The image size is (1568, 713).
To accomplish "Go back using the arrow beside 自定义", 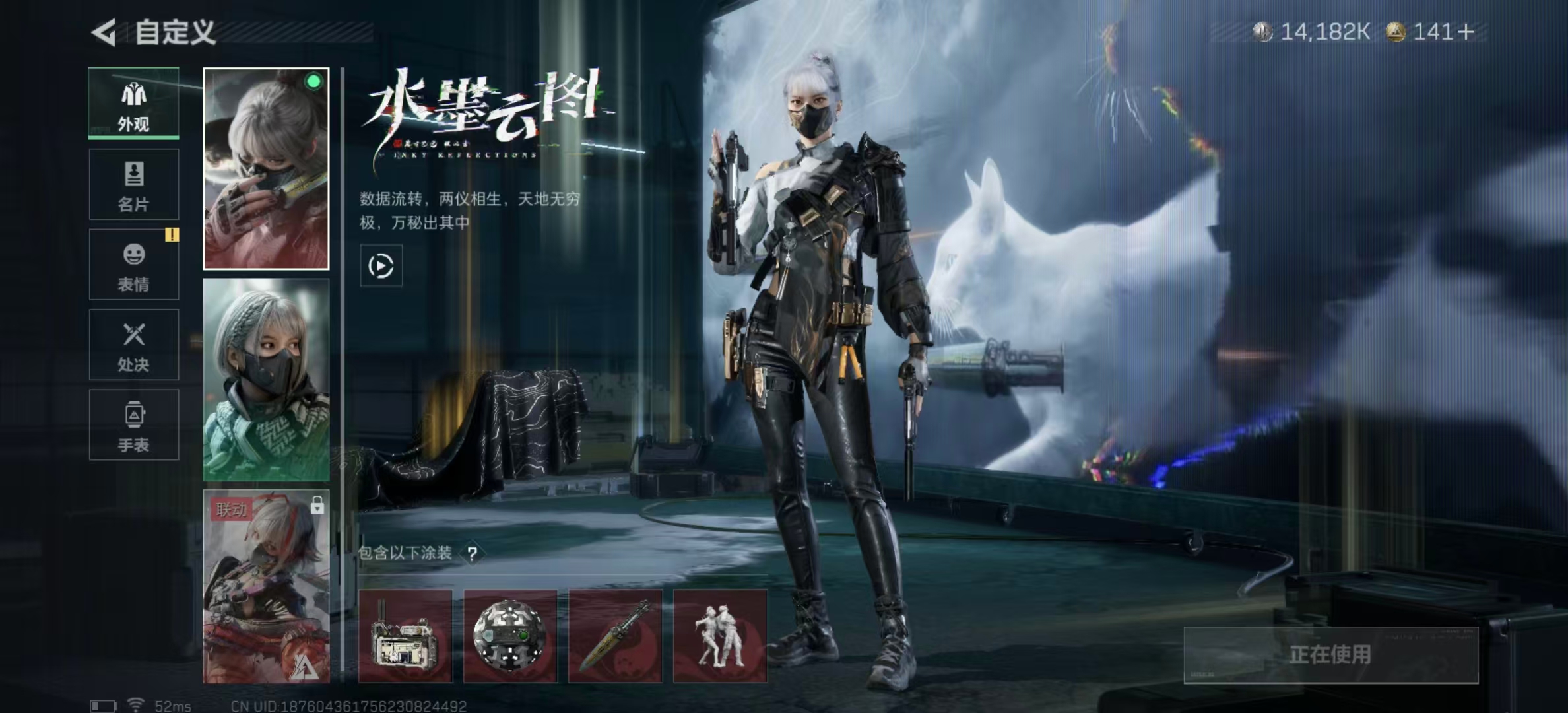I will pyautogui.click(x=104, y=32).
